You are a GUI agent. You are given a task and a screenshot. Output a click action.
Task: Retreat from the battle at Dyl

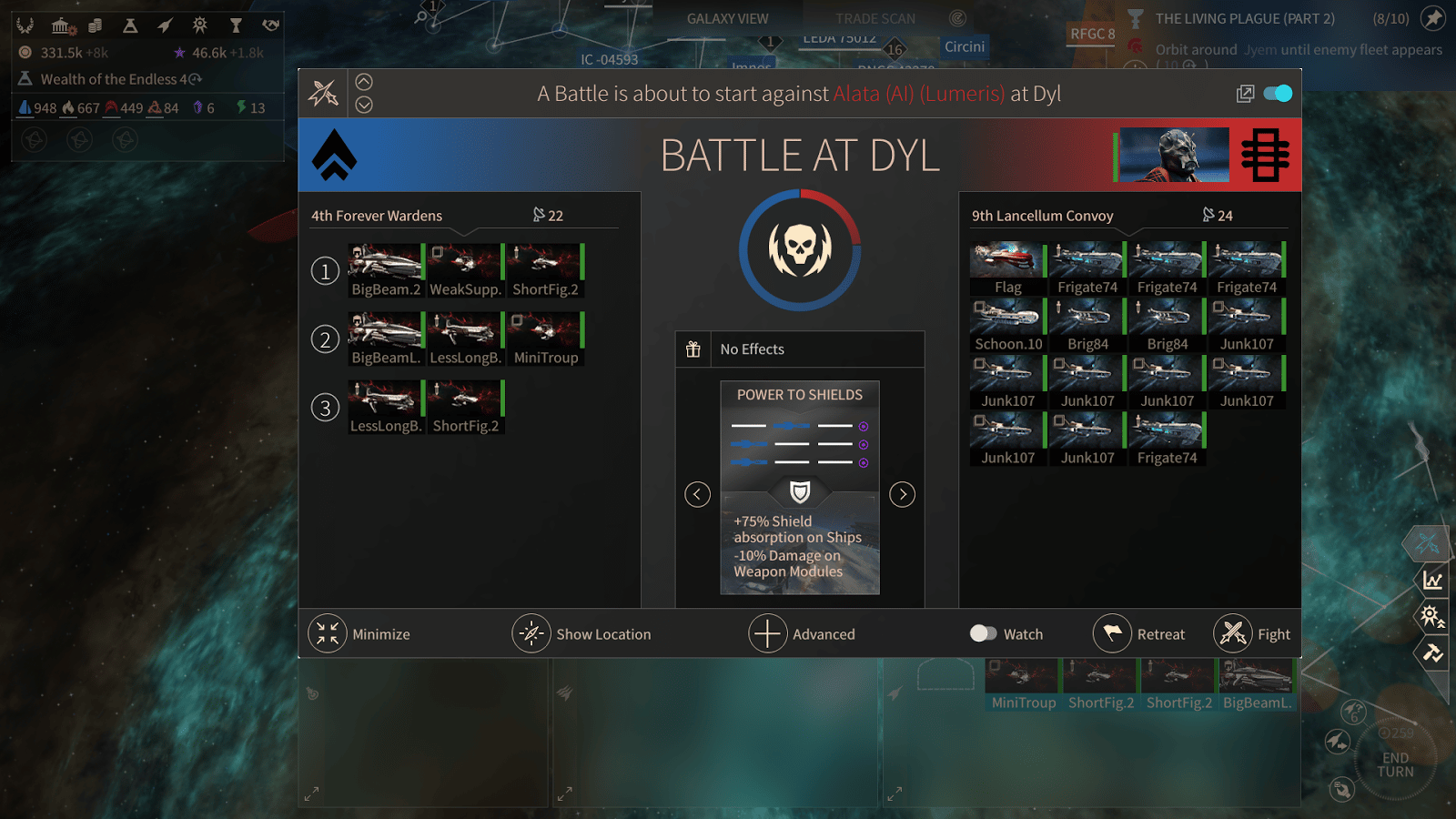pyautogui.click(x=1140, y=633)
